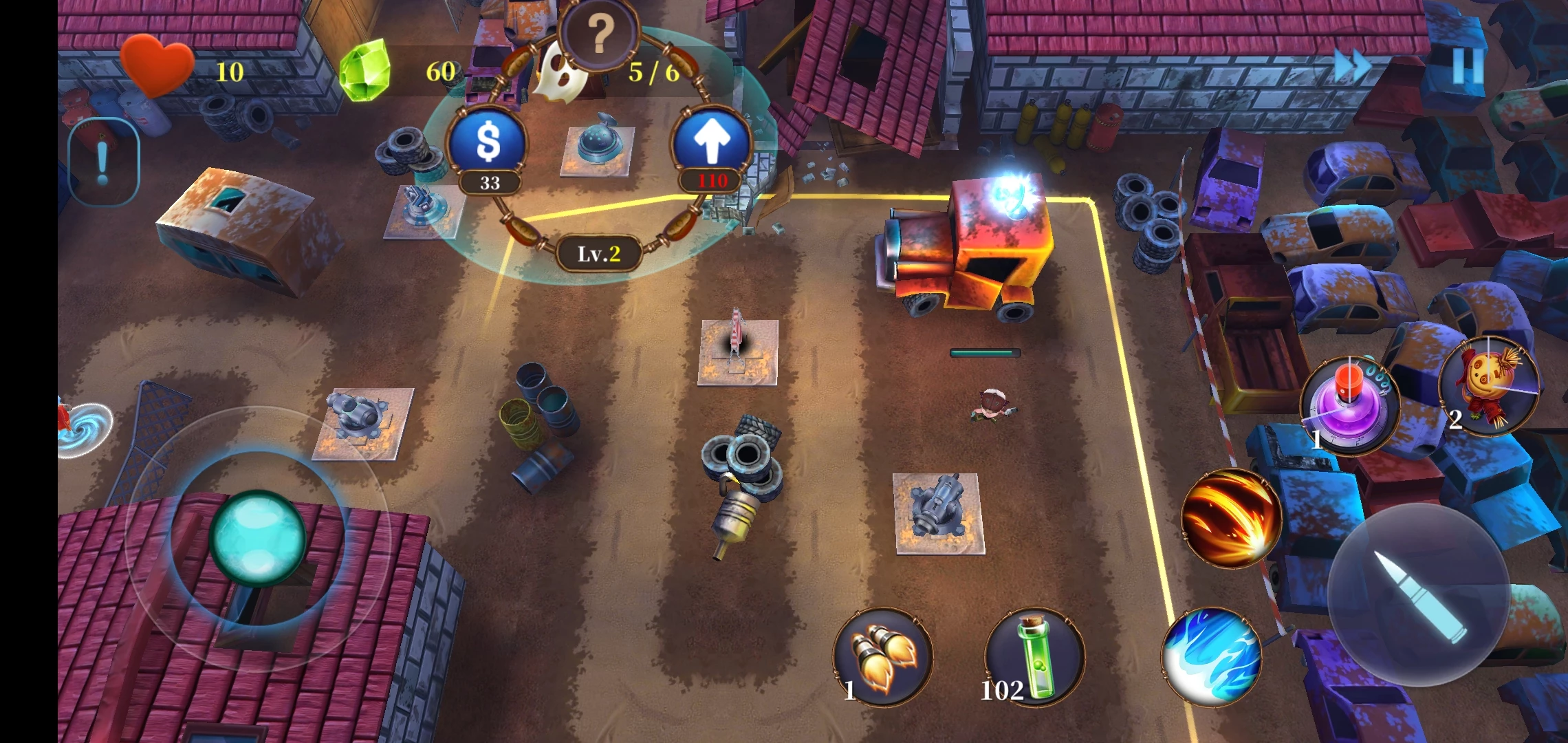Activate the fire slash skill
The width and height of the screenshot is (1568, 743).
(1232, 518)
